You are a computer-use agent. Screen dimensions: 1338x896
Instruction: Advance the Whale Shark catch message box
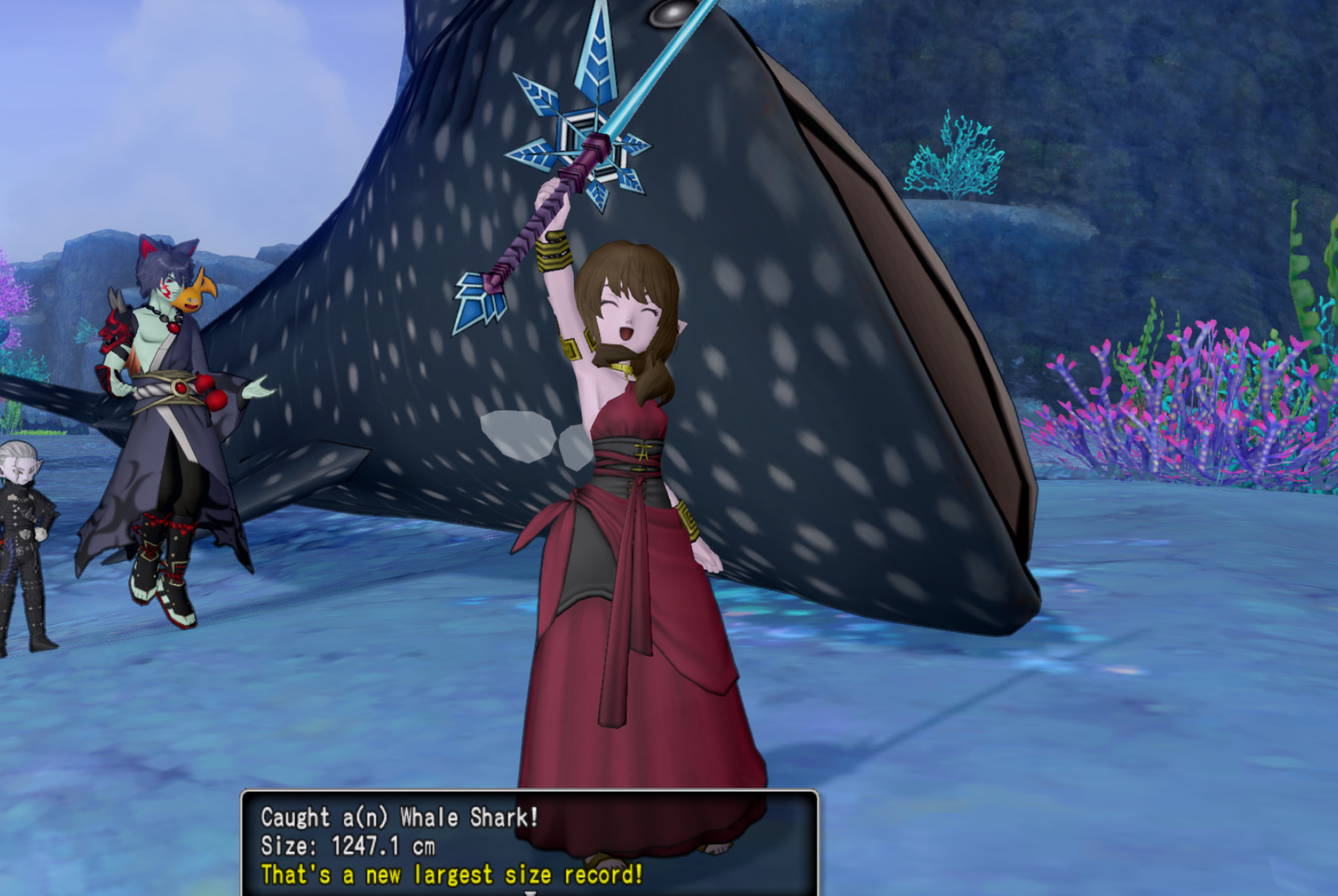[x=529, y=890]
